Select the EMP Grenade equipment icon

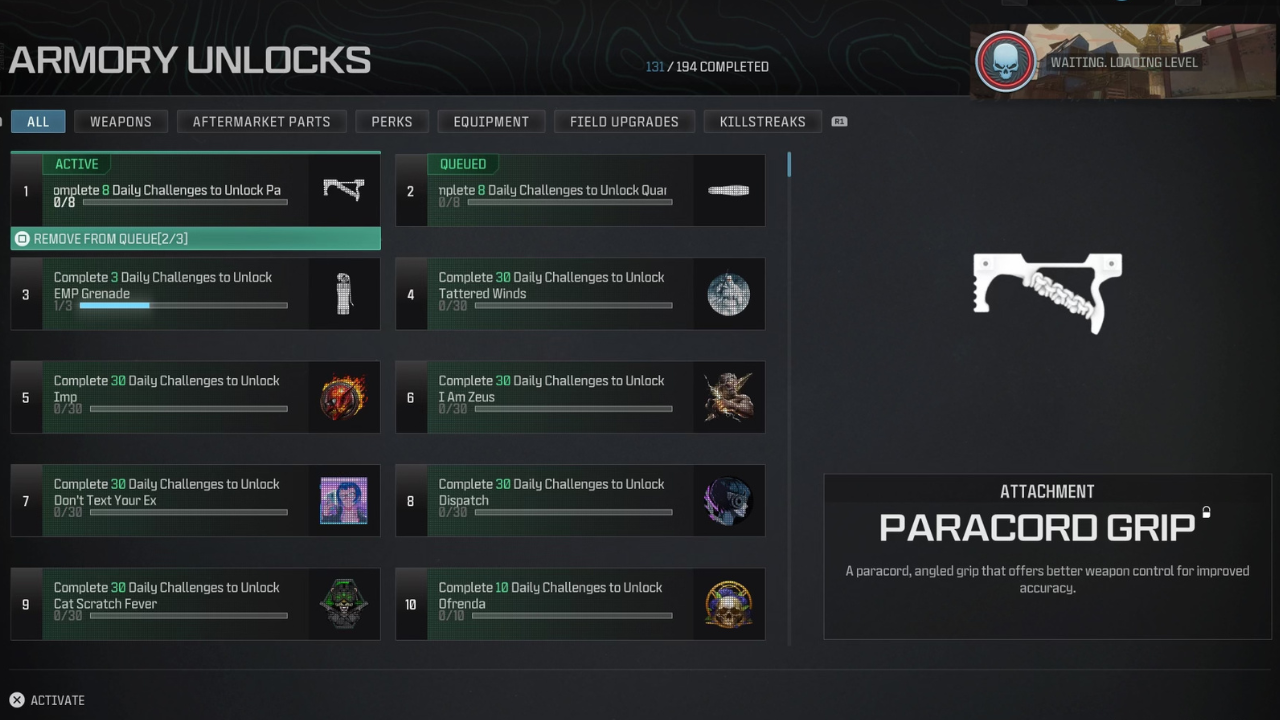[343, 293]
